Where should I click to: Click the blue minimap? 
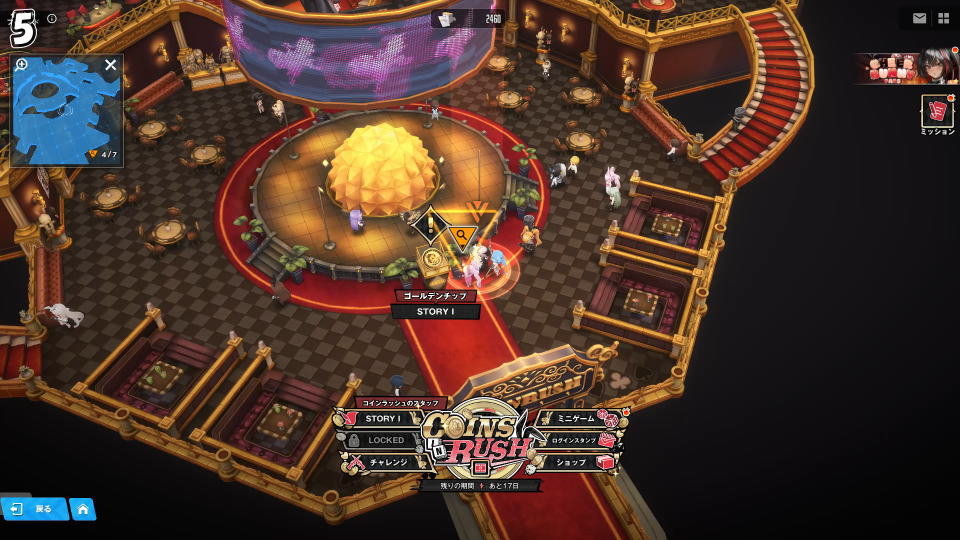(x=65, y=115)
